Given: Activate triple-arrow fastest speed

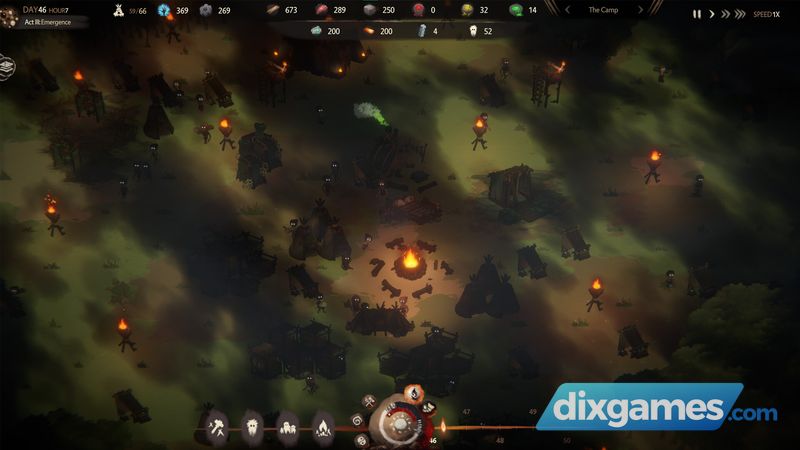Looking at the screenshot, I should 742,14.
